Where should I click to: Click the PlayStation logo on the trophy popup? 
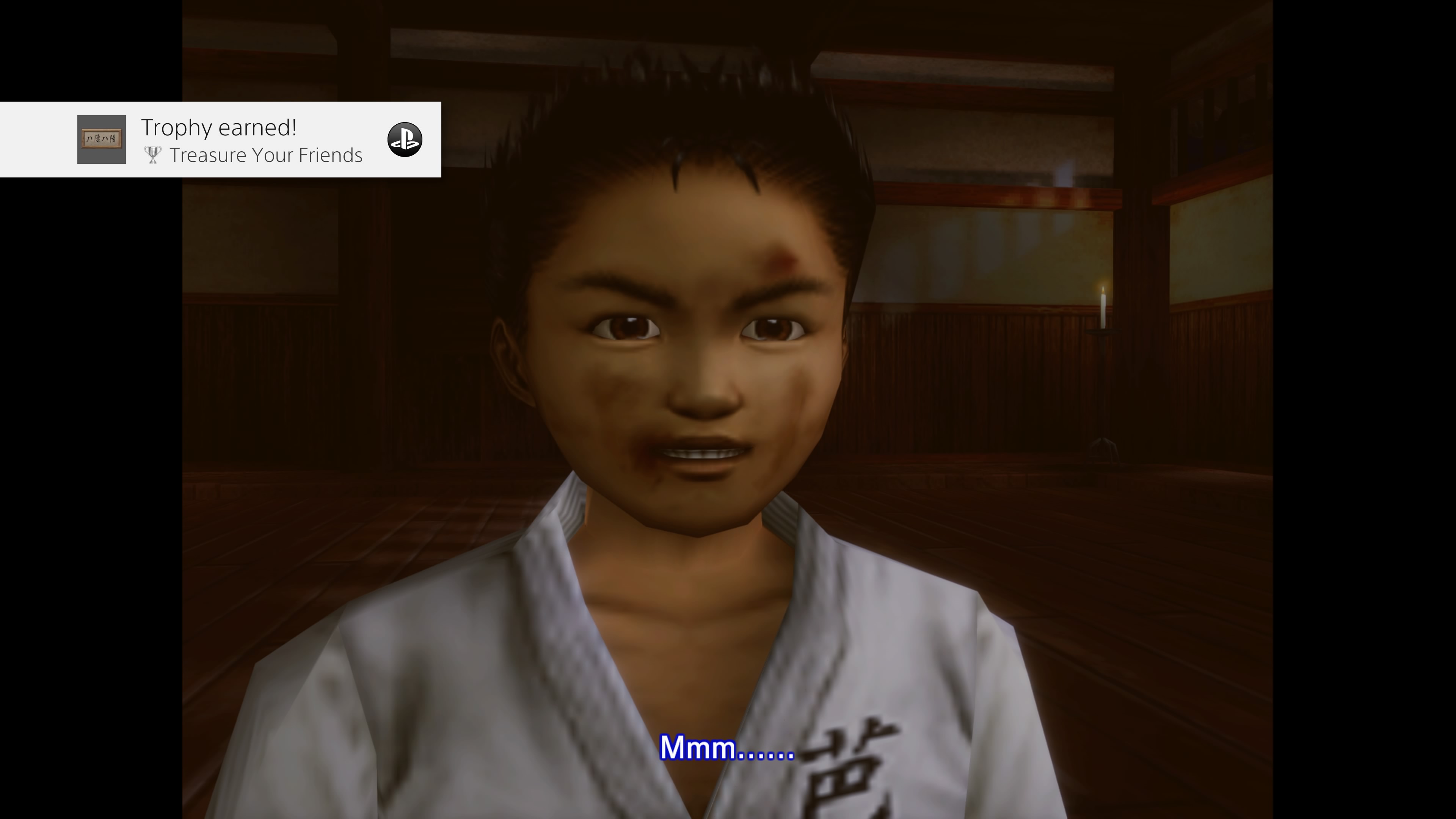(405, 140)
